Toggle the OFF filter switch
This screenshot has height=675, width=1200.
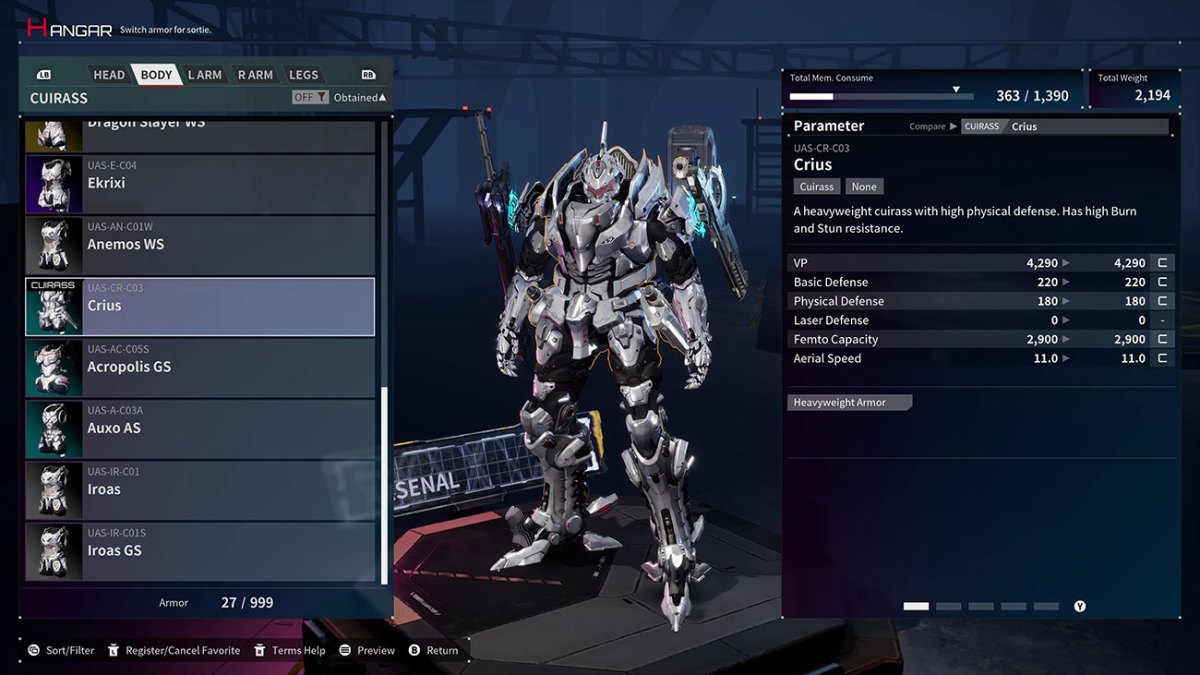pyautogui.click(x=309, y=97)
